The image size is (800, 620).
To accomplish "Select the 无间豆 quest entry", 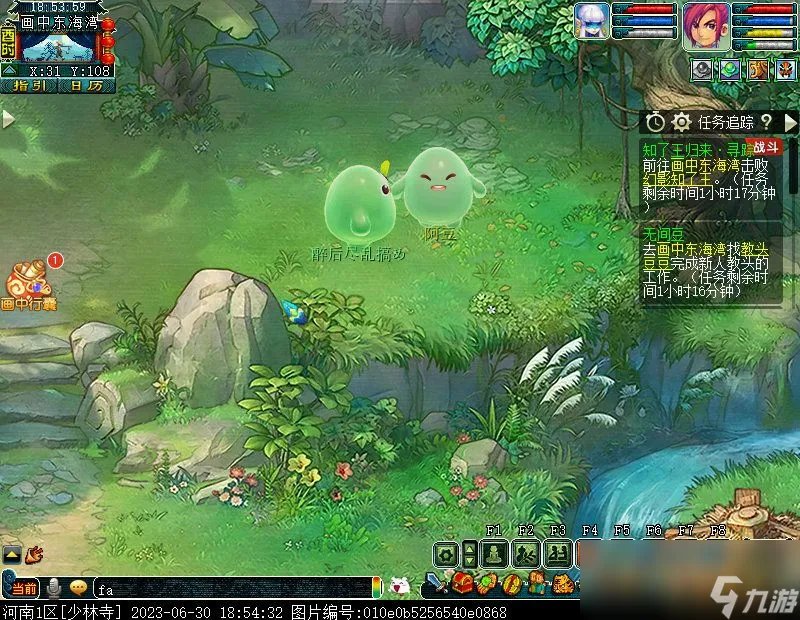I will click(x=663, y=234).
